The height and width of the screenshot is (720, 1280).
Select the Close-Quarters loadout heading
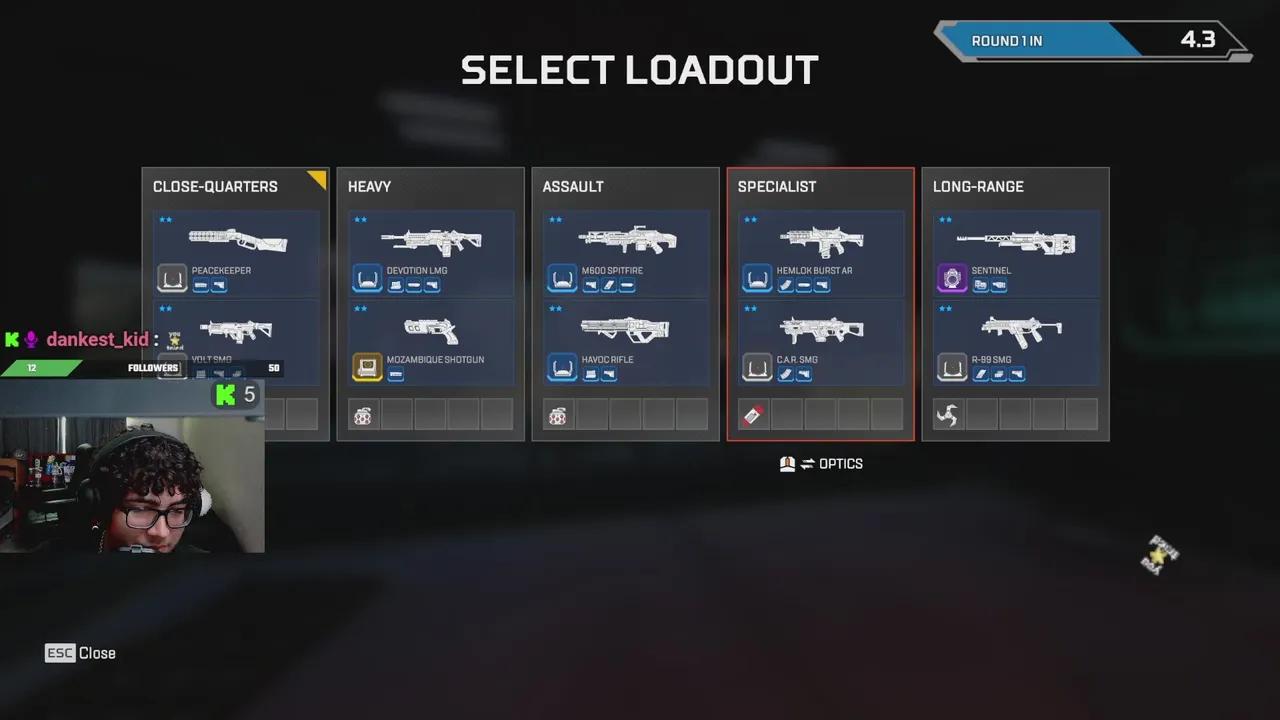click(215, 187)
